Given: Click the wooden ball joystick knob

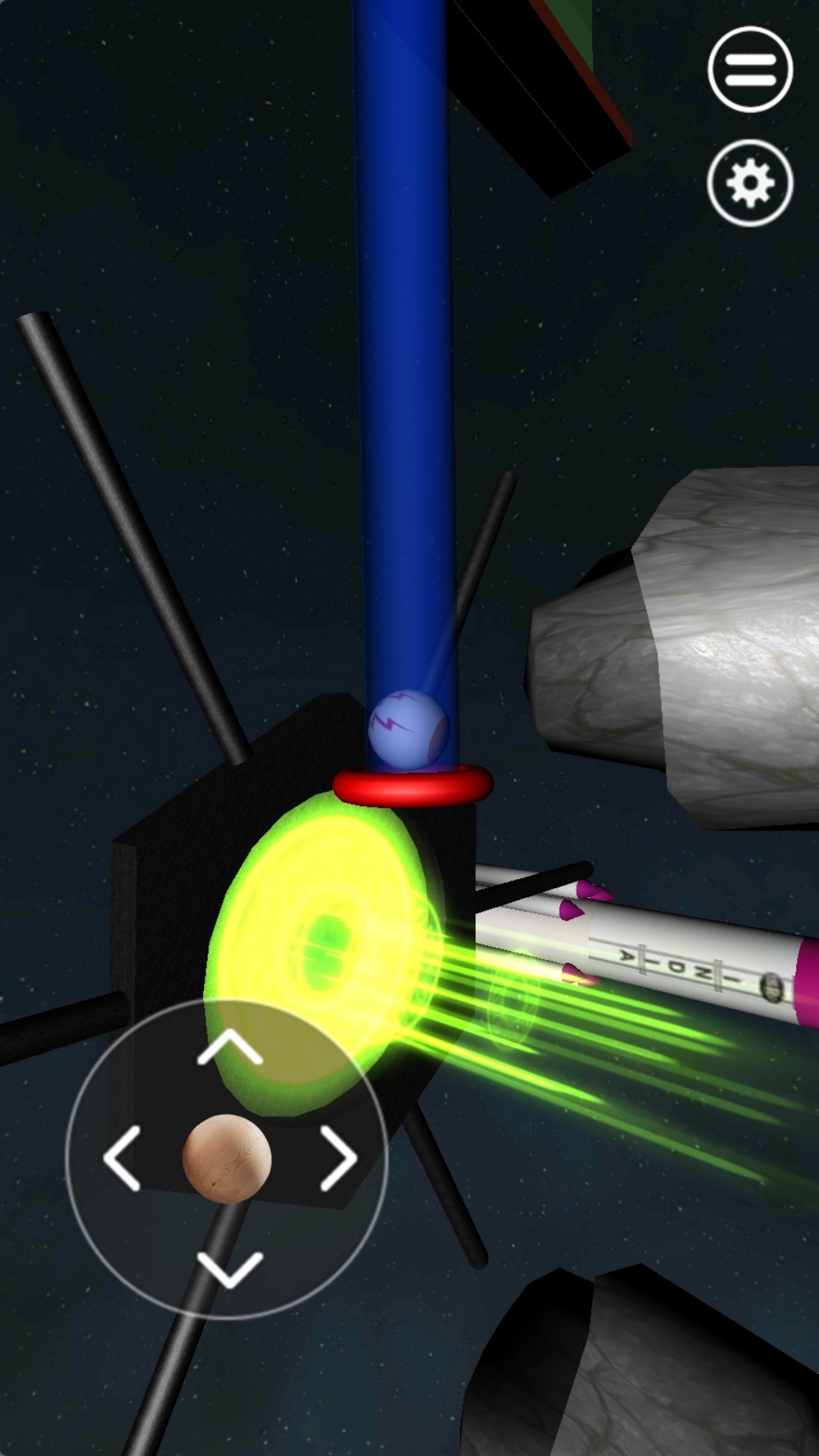Looking at the screenshot, I should click(227, 1158).
